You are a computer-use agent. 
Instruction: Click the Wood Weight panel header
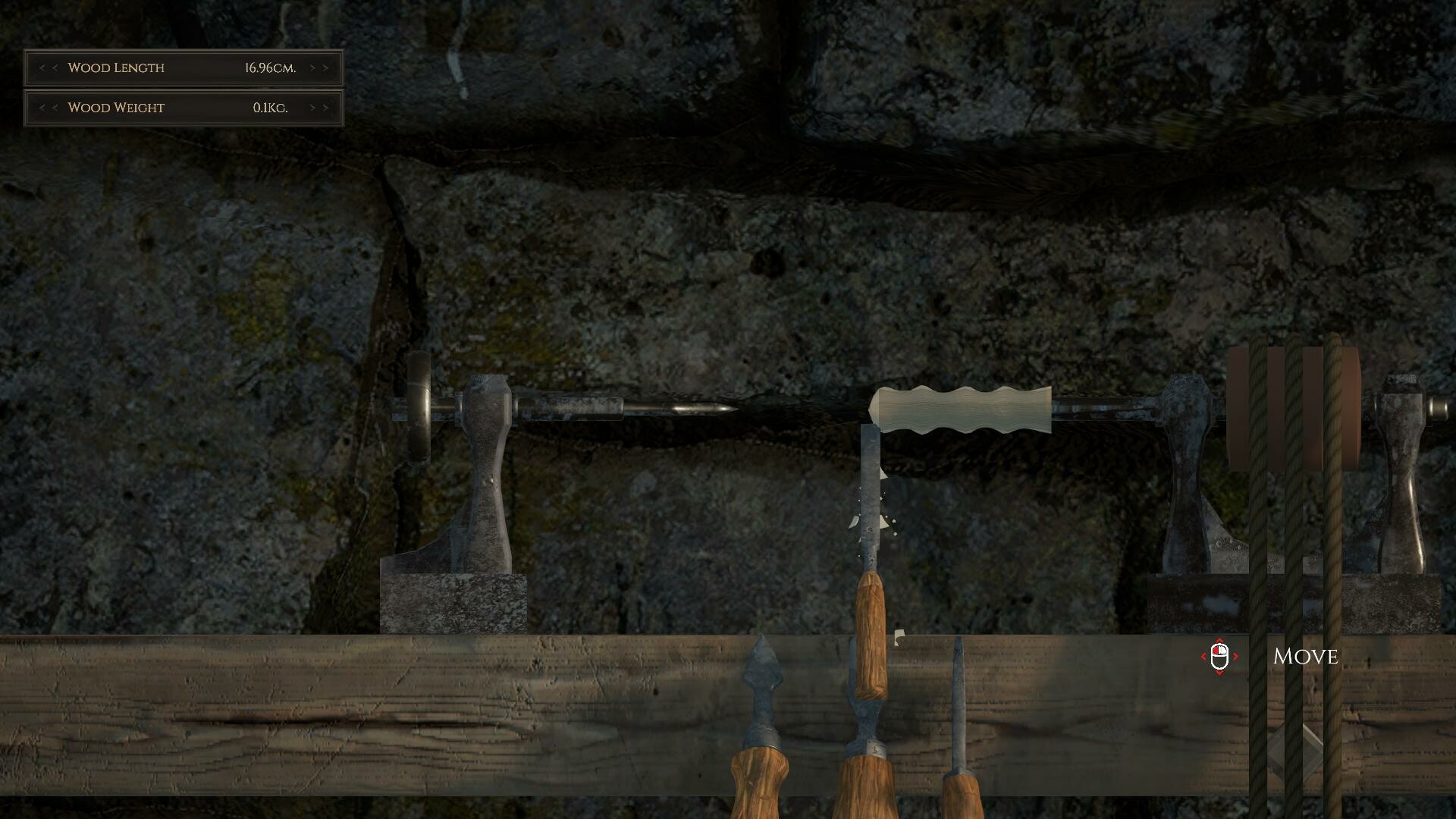coord(115,108)
